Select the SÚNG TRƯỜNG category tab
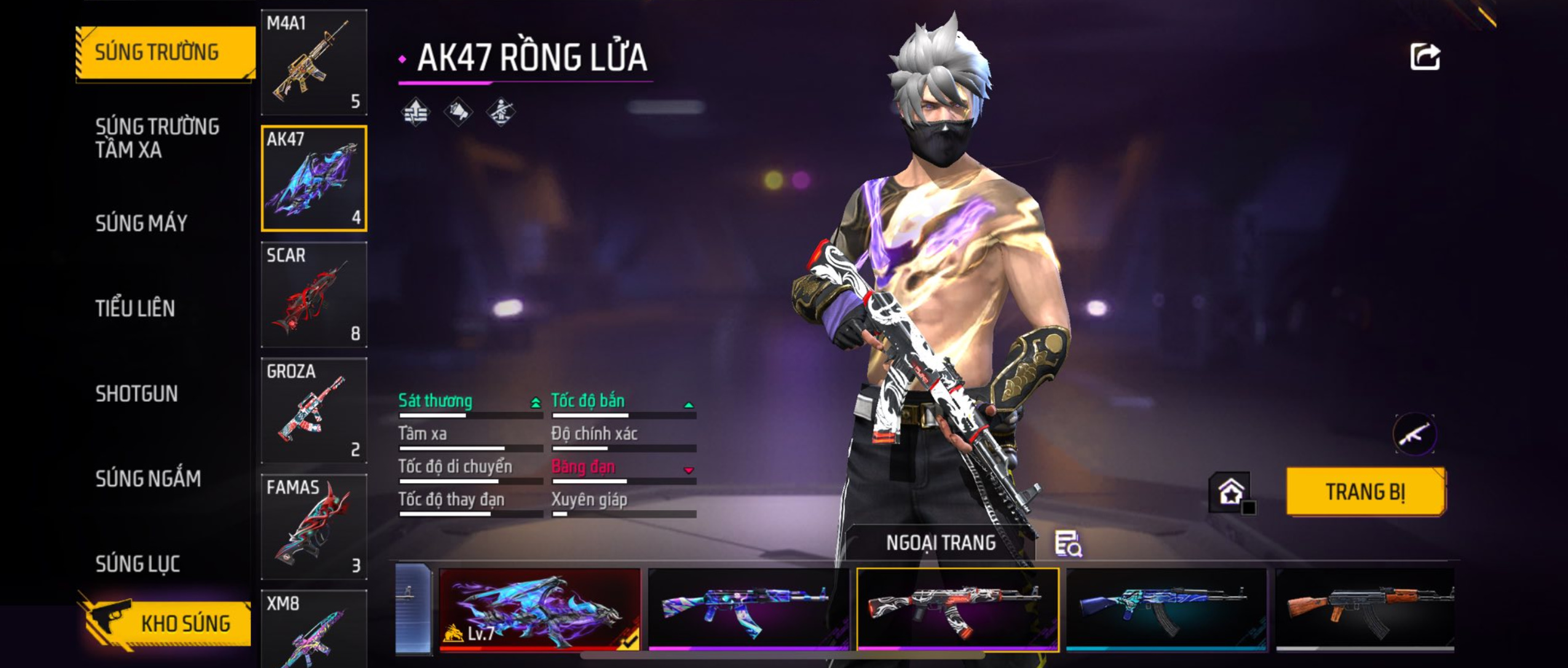The width and height of the screenshot is (1568, 668). coord(164,53)
